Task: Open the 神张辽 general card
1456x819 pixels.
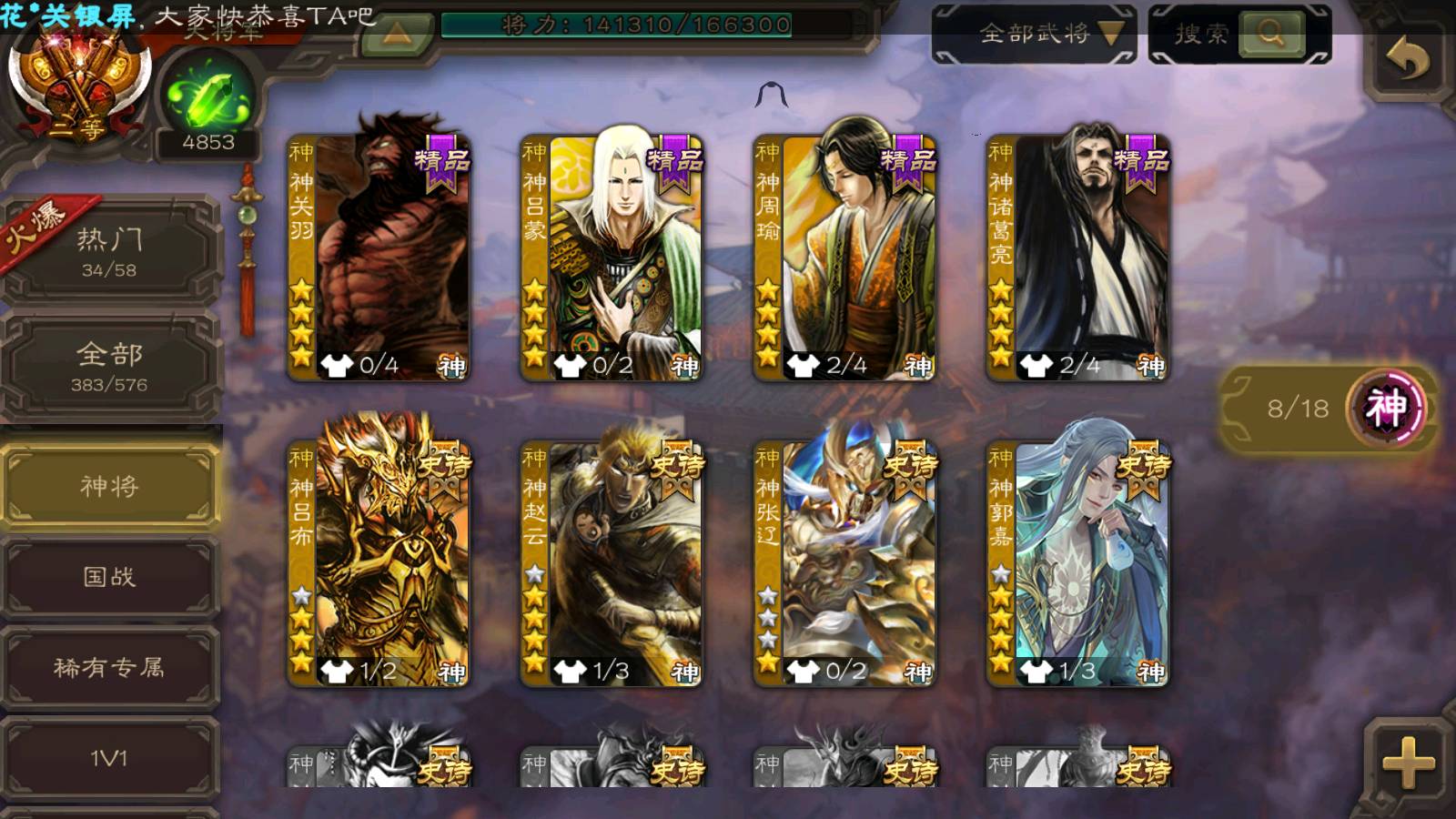Action: click(844, 563)
